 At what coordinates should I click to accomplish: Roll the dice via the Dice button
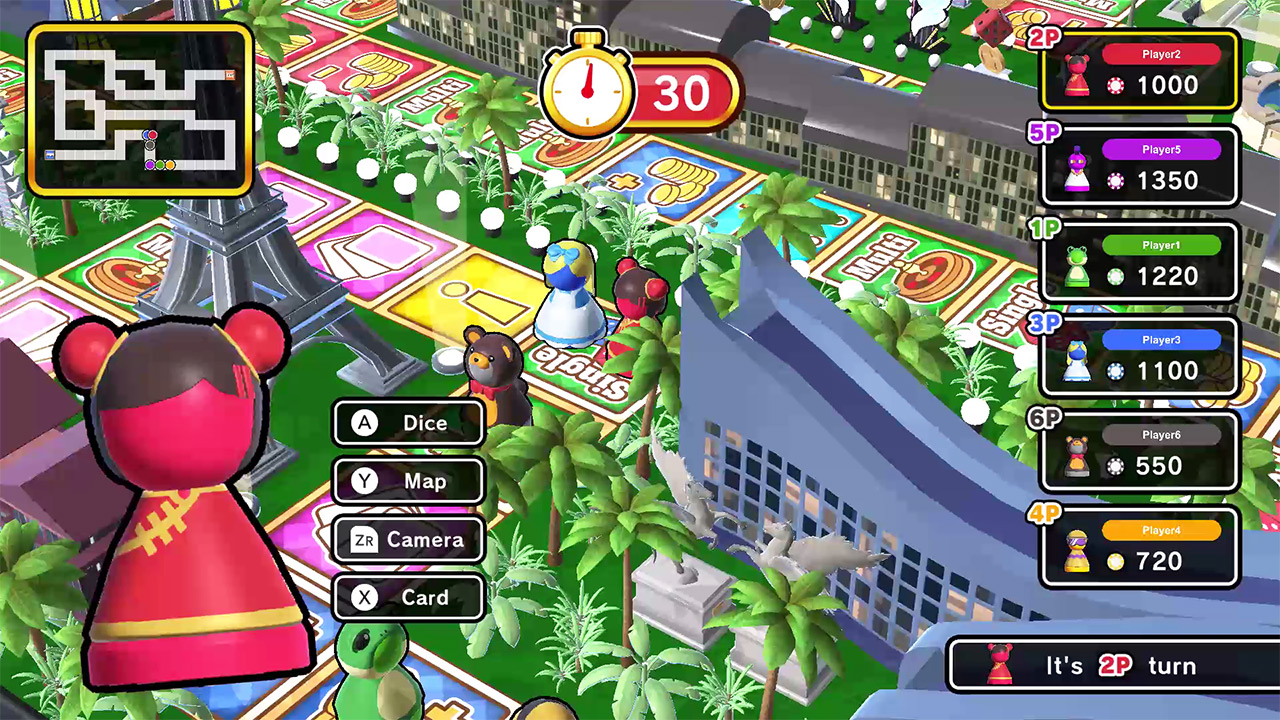pyautogui.click(x=407, y=423)
